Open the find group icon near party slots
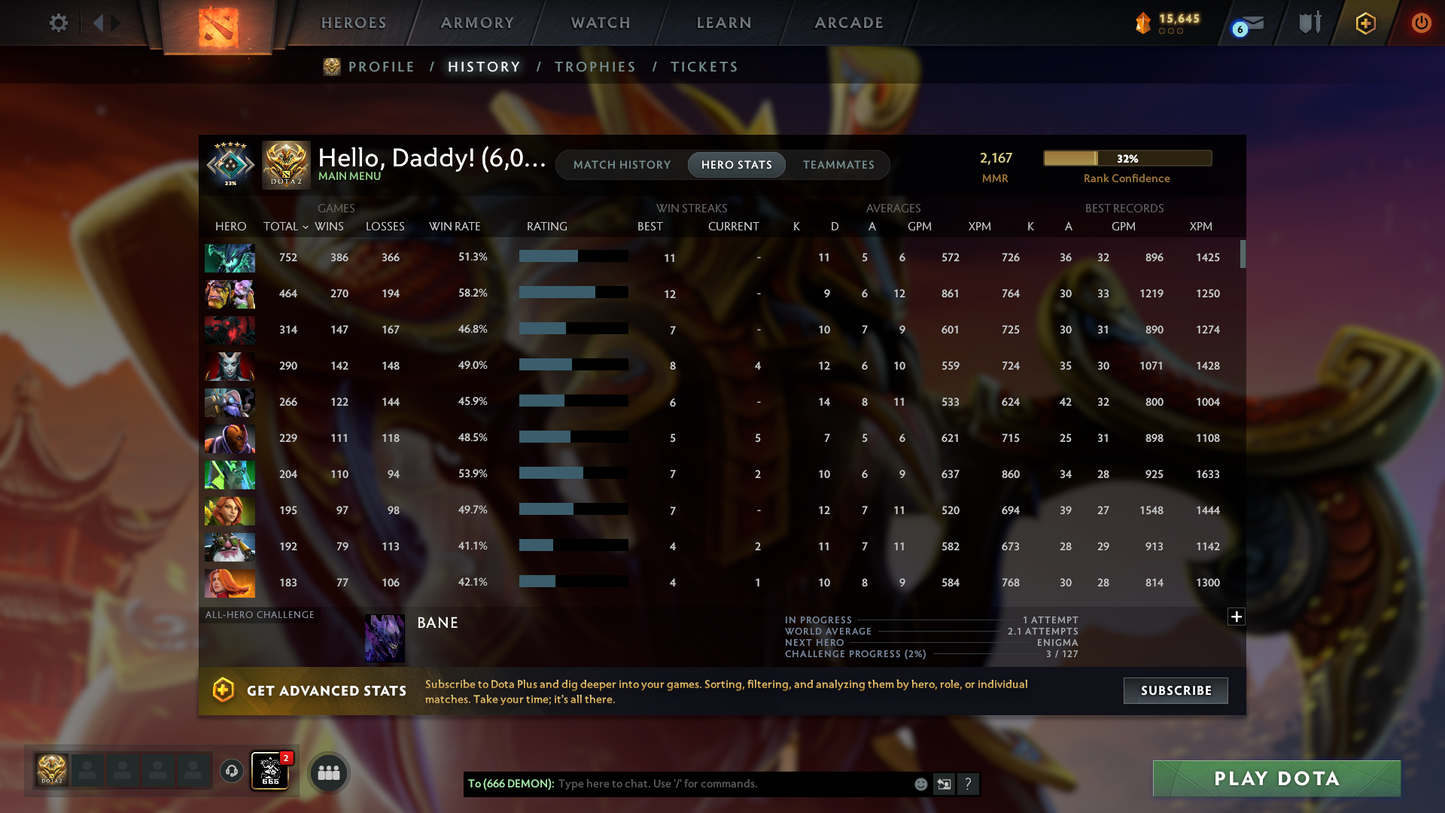1445x813 pixels. [328, 771]
